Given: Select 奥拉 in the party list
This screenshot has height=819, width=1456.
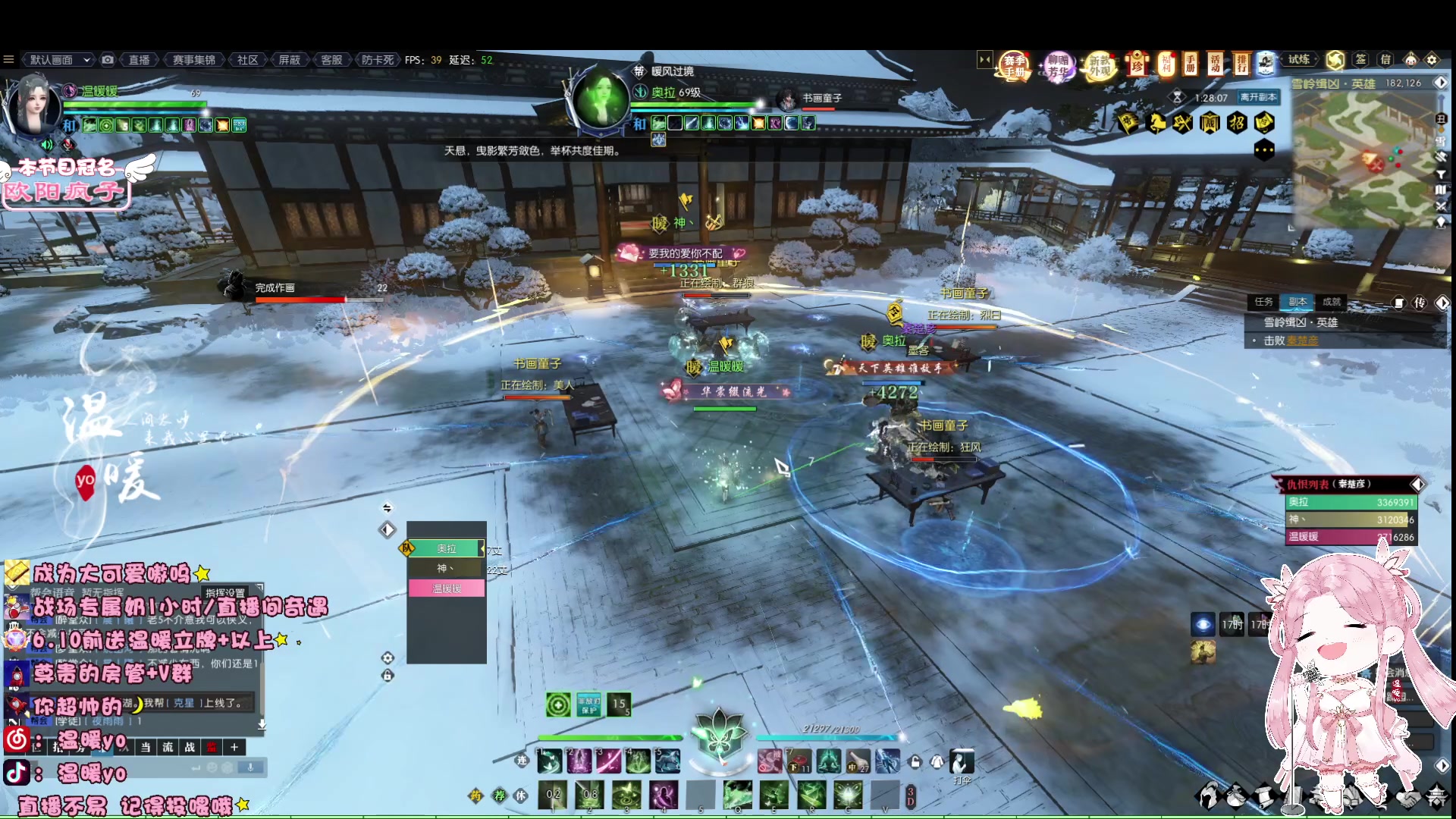Looking at the screenshot, I should point(446,548).
